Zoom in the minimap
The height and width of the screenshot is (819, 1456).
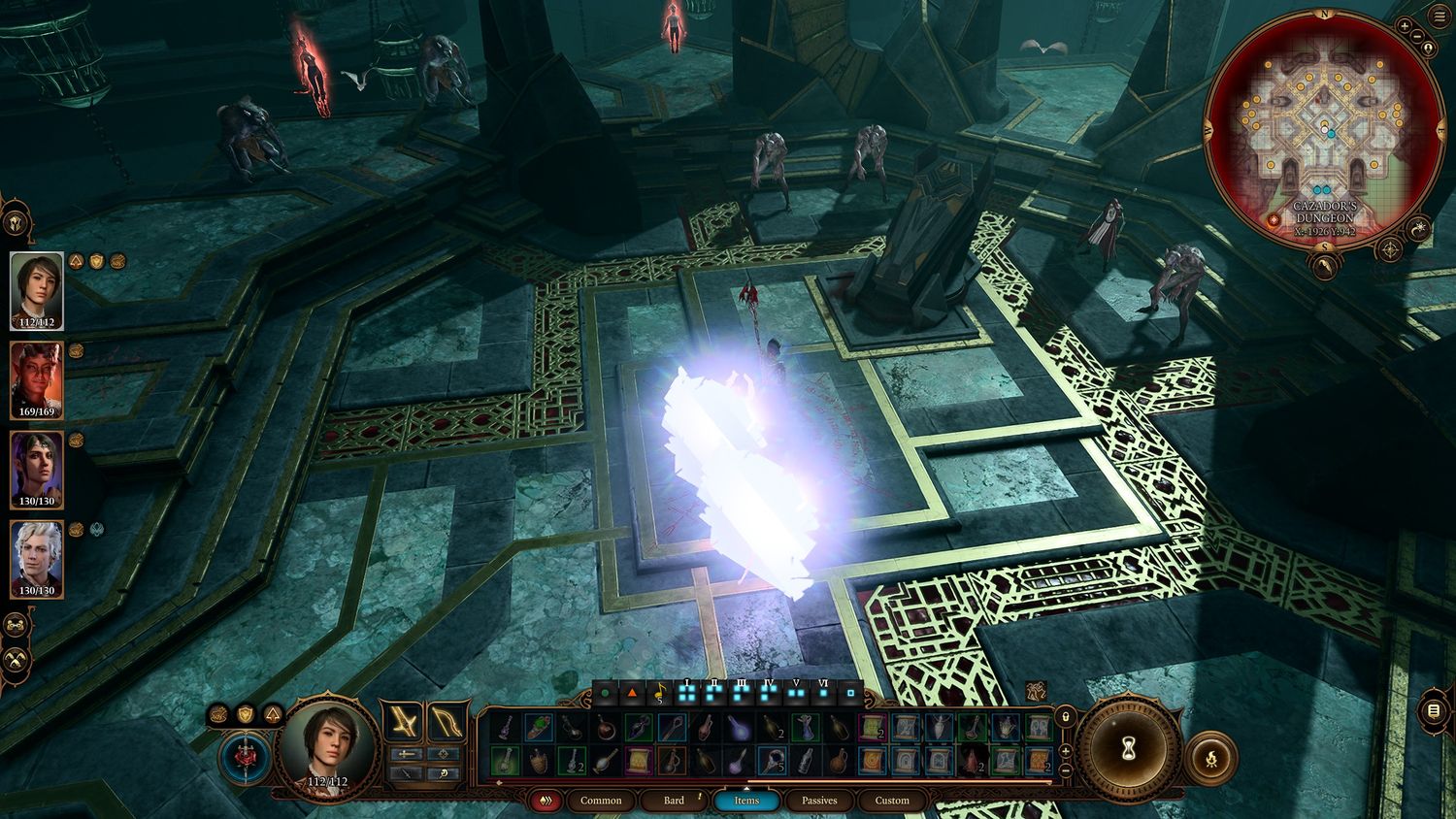click(x=1405, y=25)
